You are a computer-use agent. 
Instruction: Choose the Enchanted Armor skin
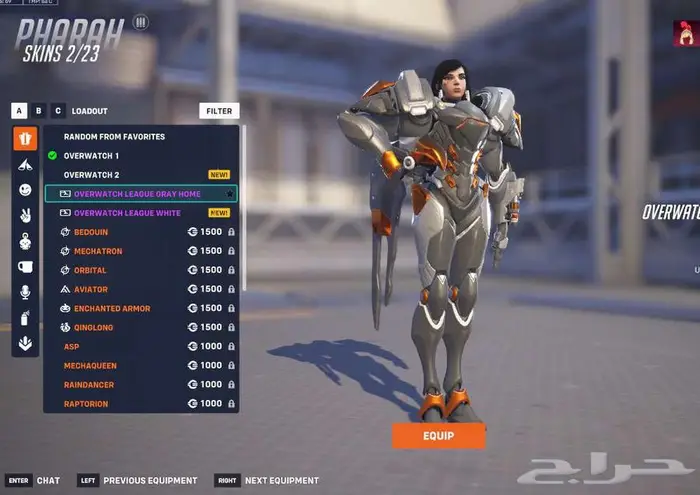point(112,308)
